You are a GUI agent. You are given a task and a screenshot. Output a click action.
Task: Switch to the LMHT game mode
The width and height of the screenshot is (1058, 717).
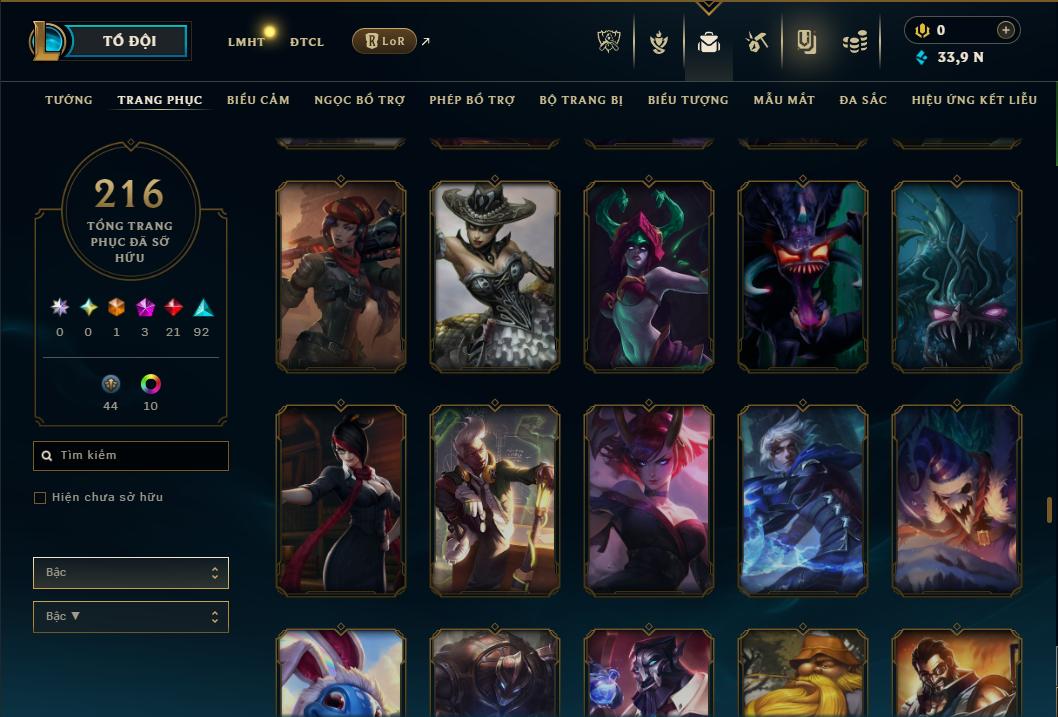point(246,42)
